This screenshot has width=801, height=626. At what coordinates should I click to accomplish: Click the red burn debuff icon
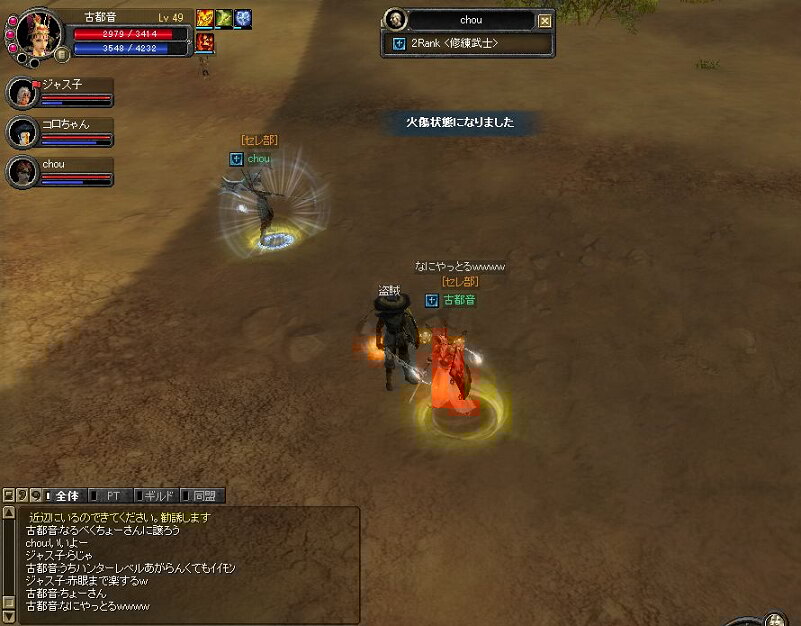(x=205, y=40)
